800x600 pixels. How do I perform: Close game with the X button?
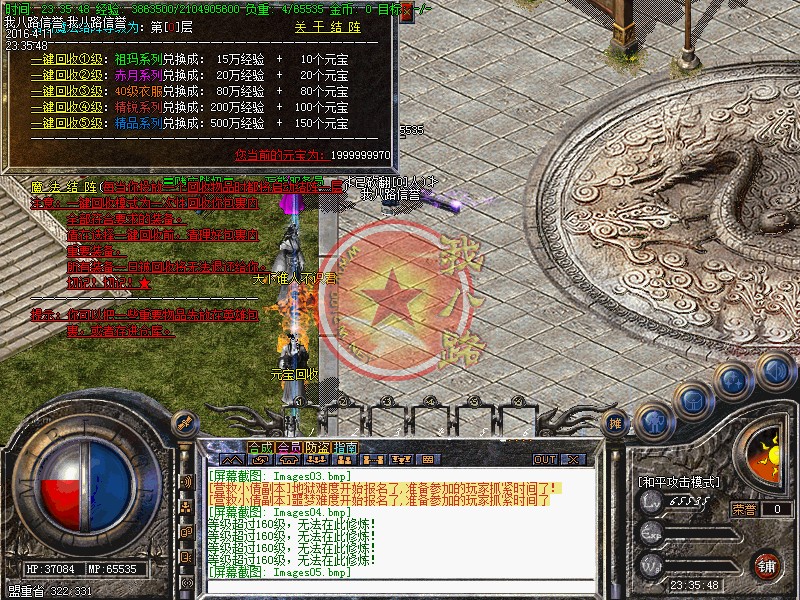pos(573,460)
